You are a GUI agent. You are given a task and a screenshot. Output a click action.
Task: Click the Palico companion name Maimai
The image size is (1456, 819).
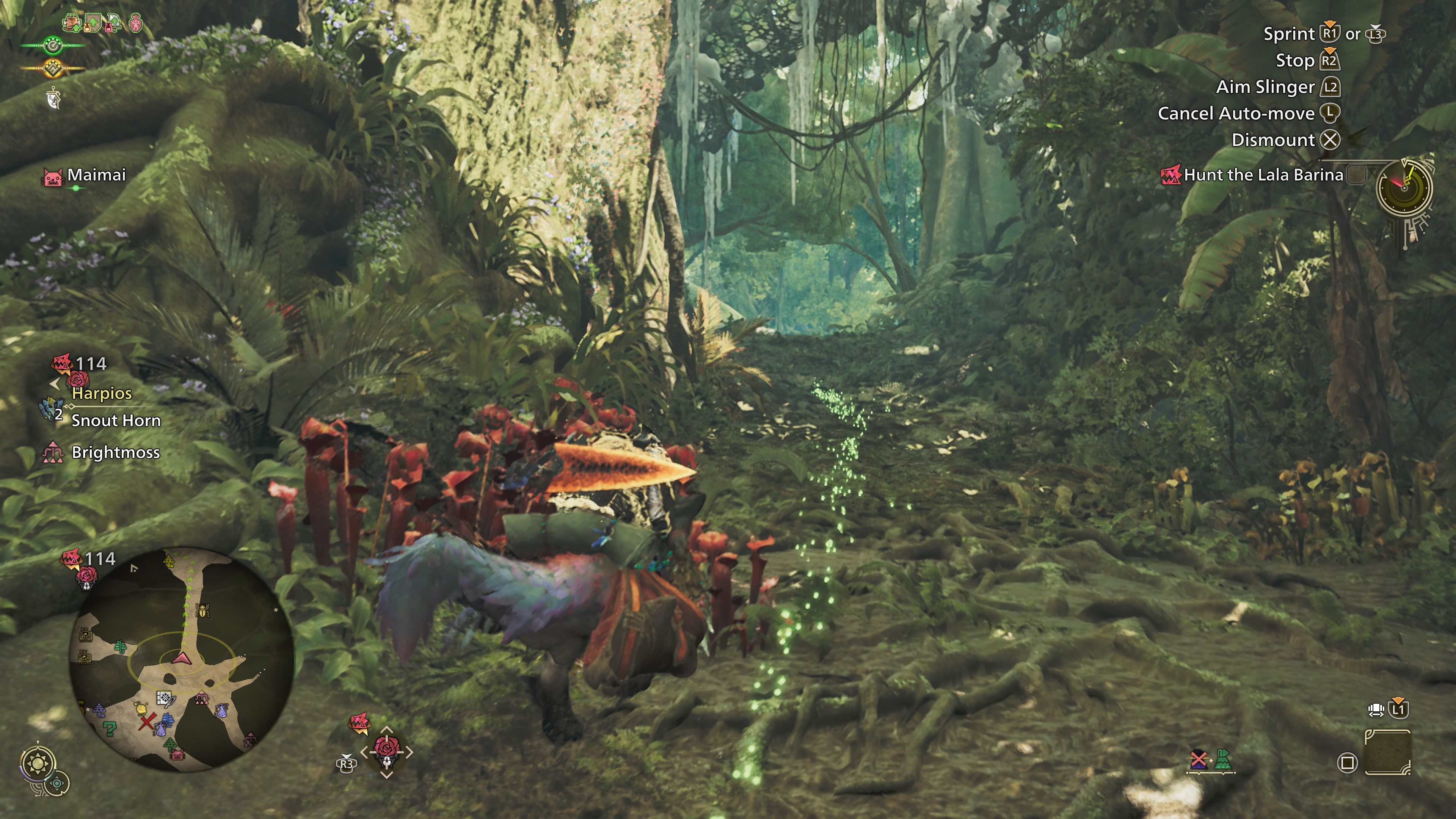coord(96,175)
